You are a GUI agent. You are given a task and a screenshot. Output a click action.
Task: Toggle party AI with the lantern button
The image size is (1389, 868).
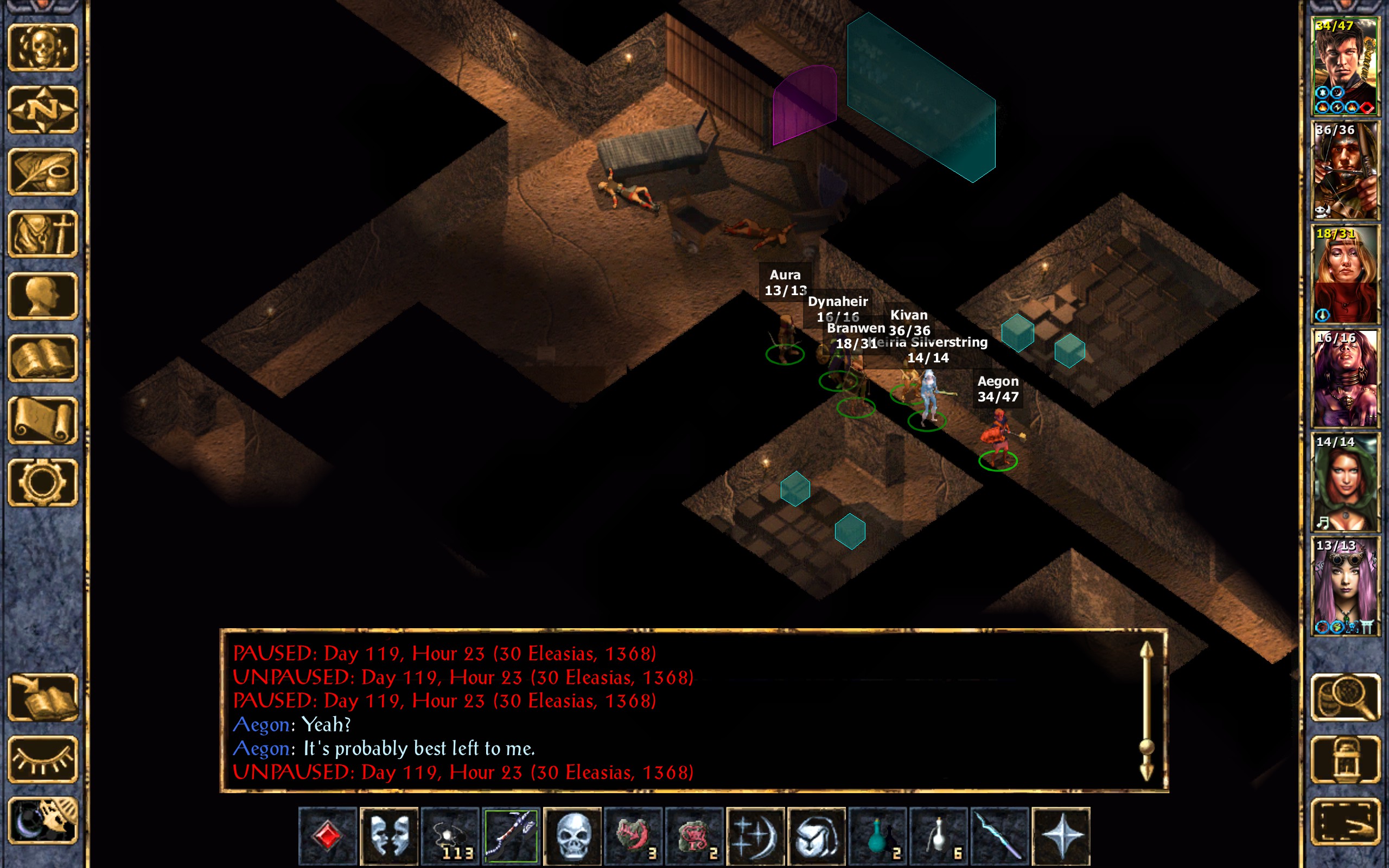(x=1345, y=759)
